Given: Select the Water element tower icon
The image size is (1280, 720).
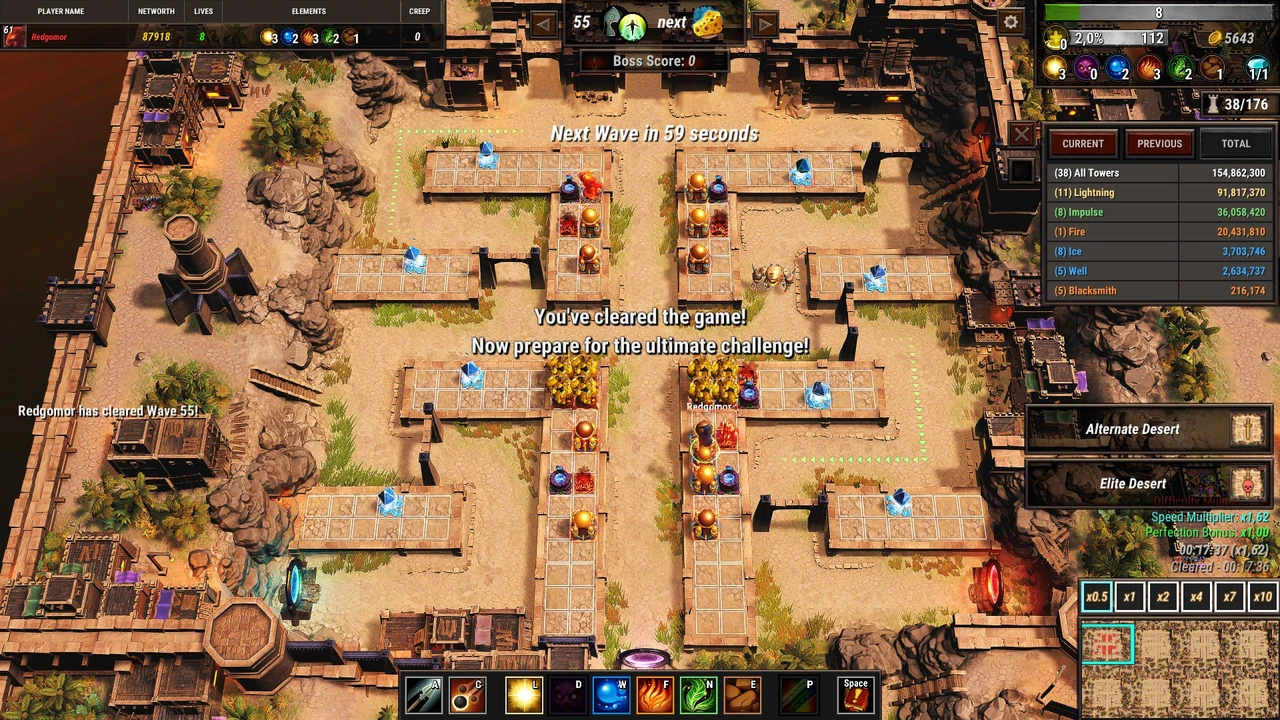Looking at the screenshot, I should (x=610, y=694).
